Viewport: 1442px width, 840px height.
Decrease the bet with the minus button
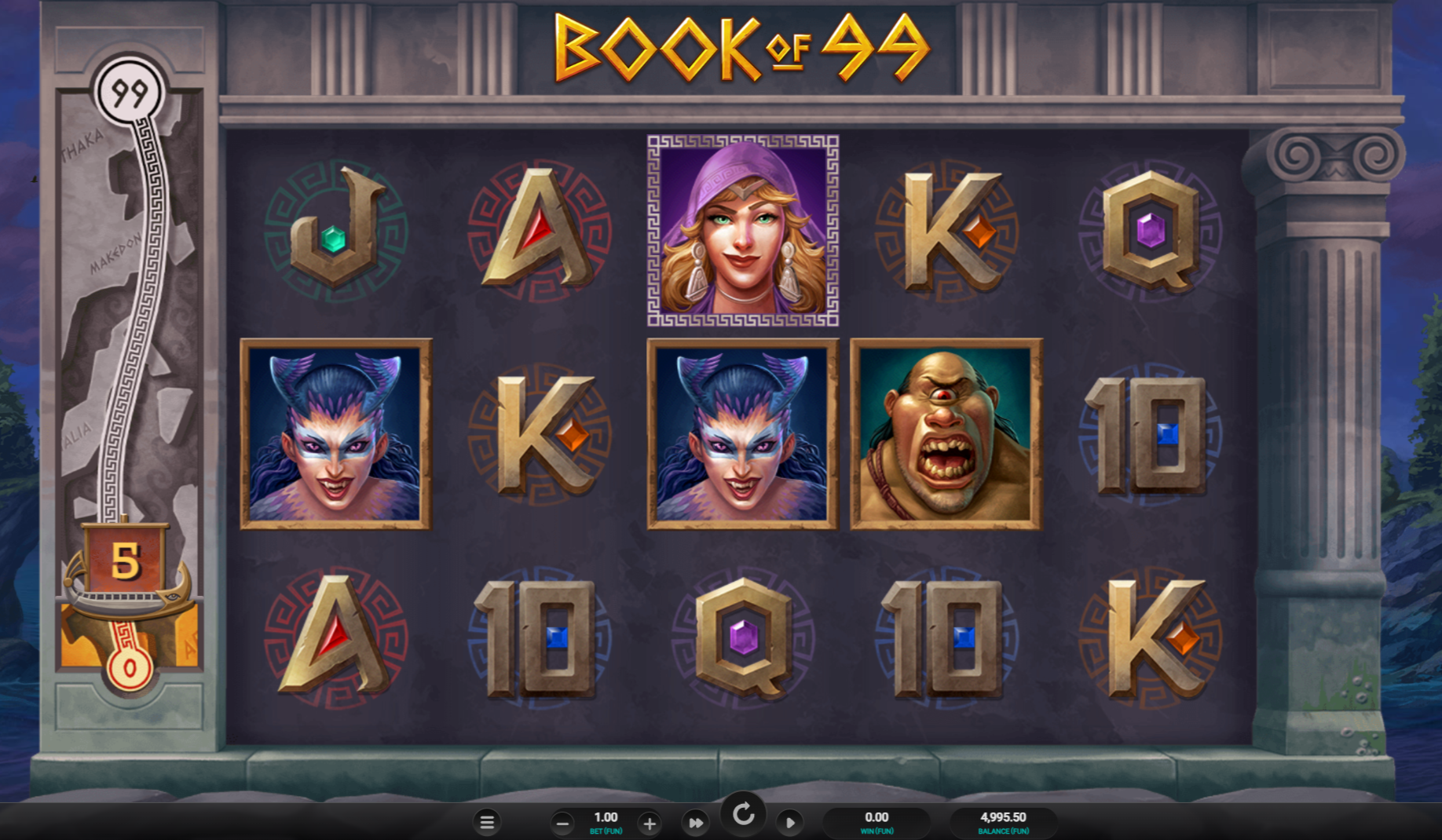coord(562,824)
